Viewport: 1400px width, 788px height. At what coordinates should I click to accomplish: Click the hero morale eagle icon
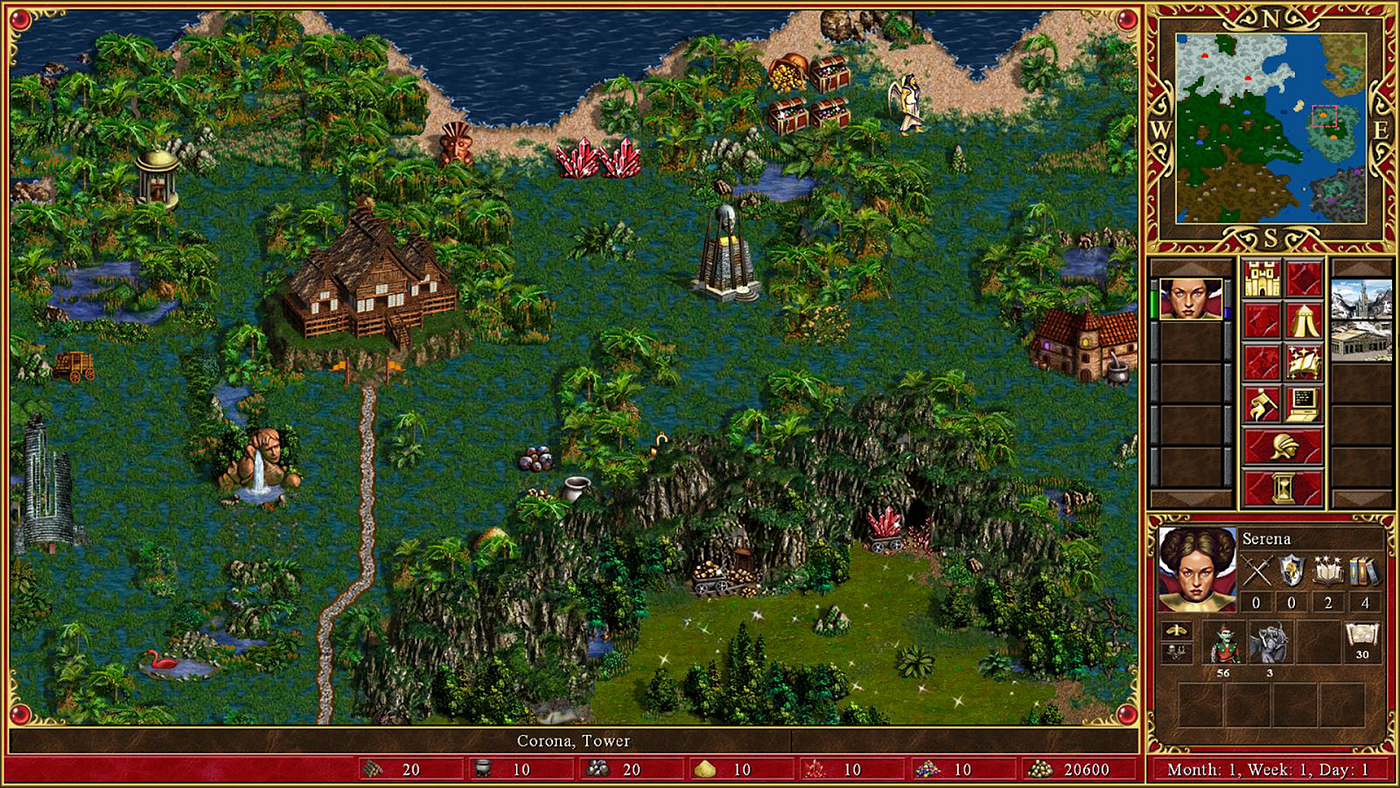coord(1176,631)
